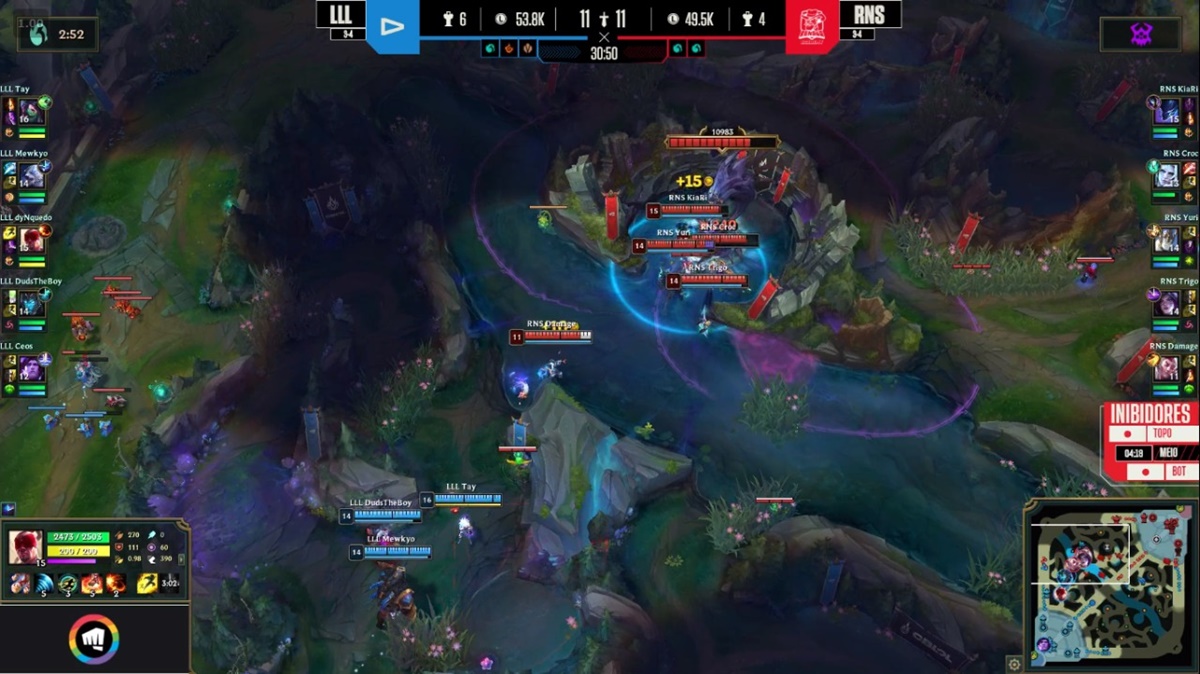1200x674 pixels.
Task: Select RNS Damage's champion portrait
Action: [x=1167, y=368]
